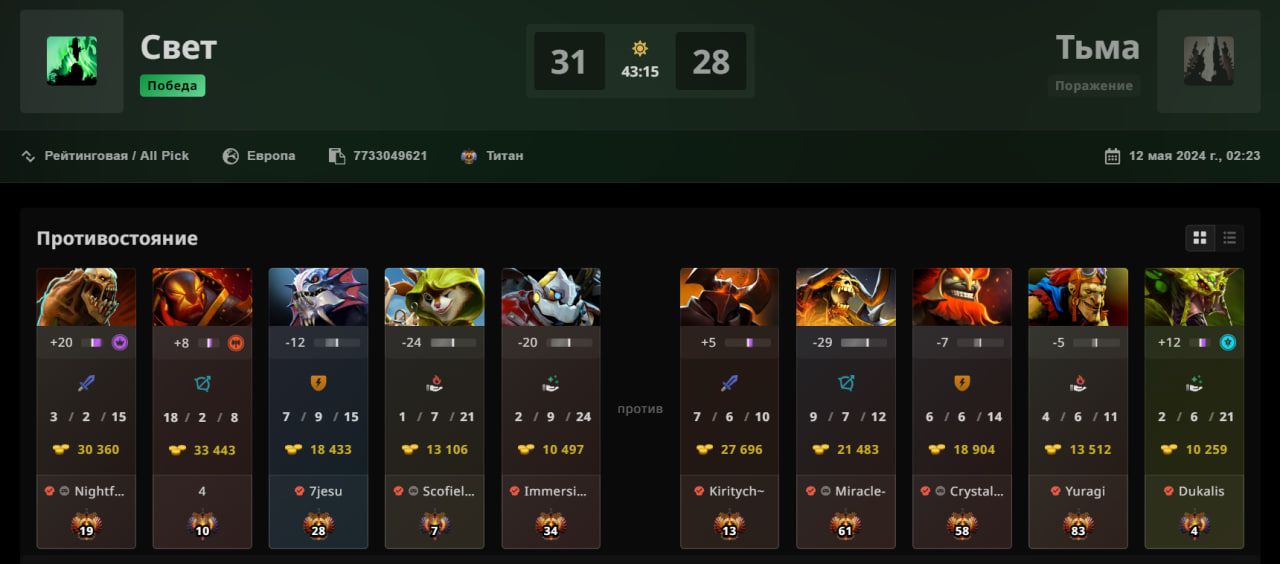Open the Тьма team logo
The width and height of the screenshot is (1280, 564).
coord(1208,61)
